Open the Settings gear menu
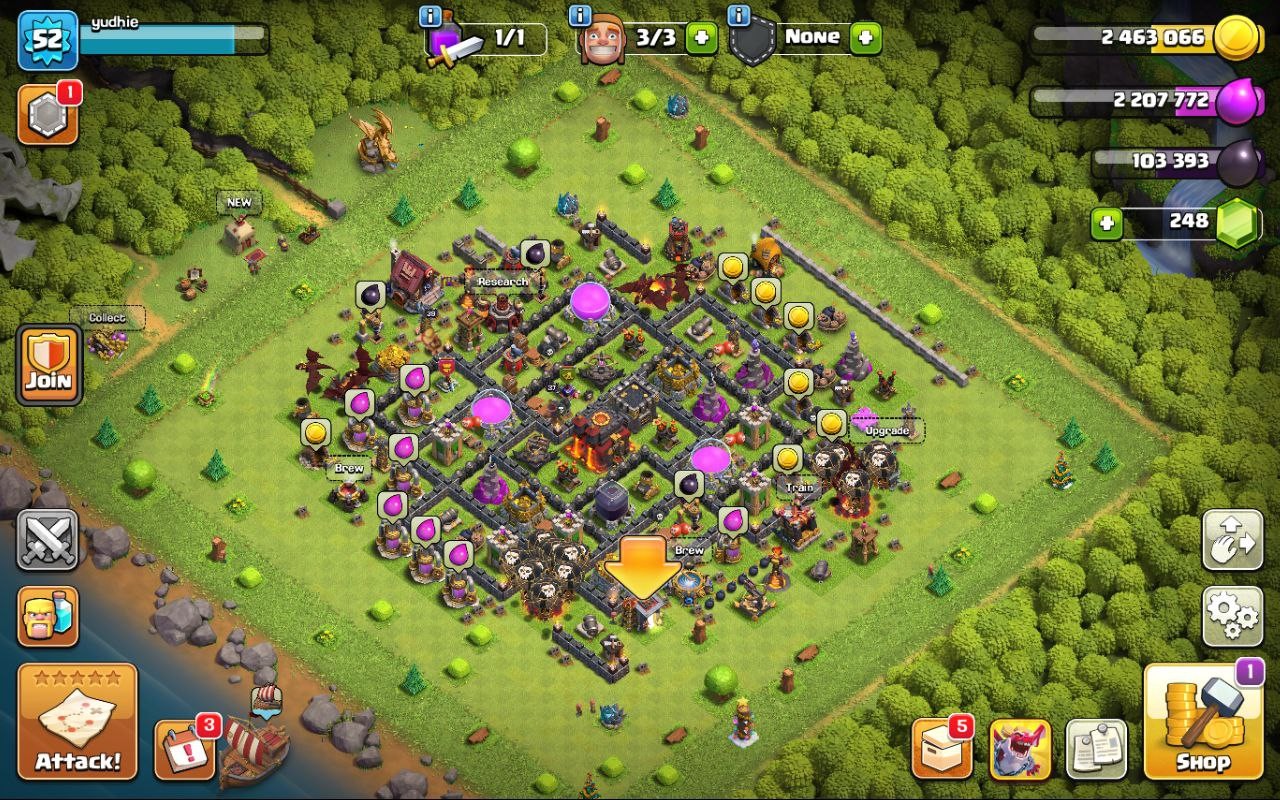Viewport: 1280px width, 800px height. 1232,619
